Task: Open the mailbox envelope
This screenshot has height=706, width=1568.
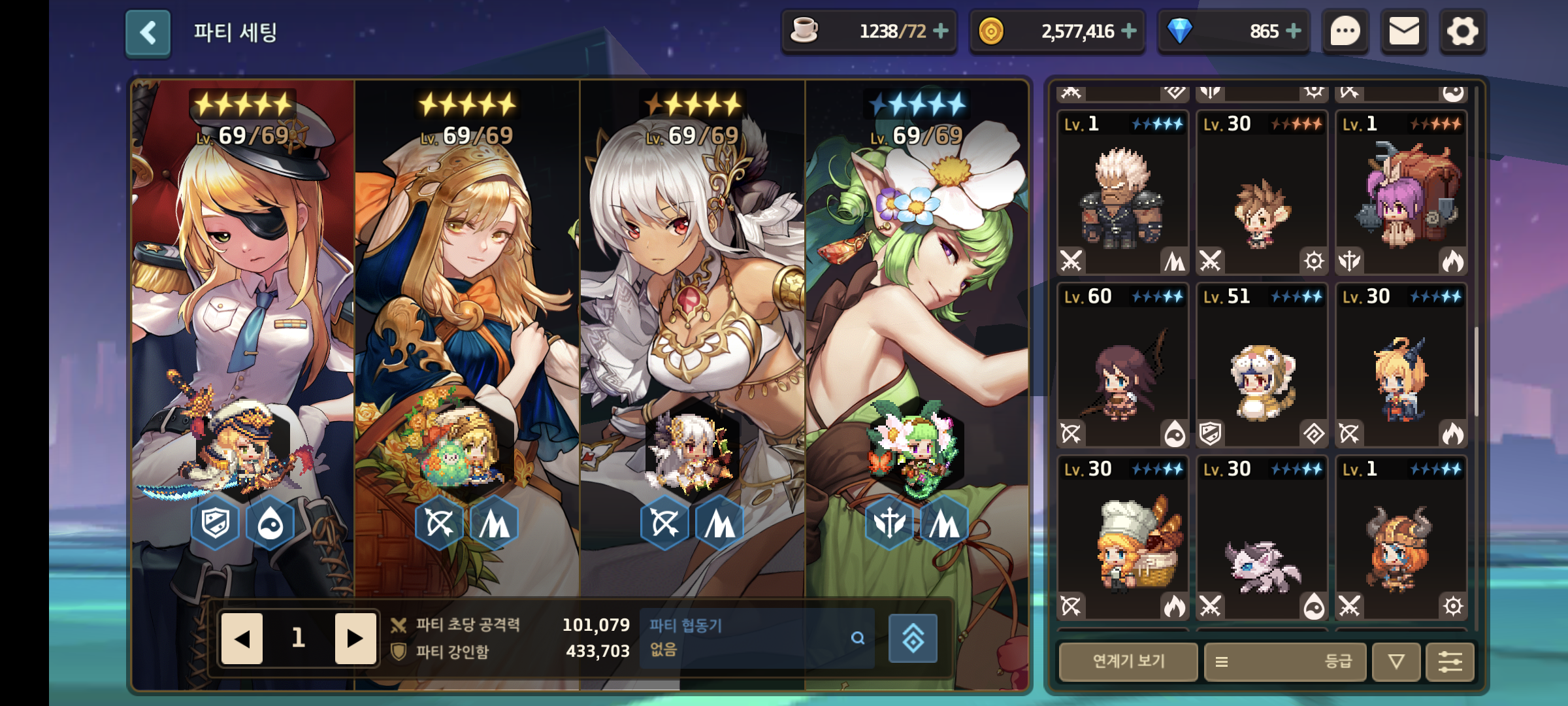Action: (1403, 31)
